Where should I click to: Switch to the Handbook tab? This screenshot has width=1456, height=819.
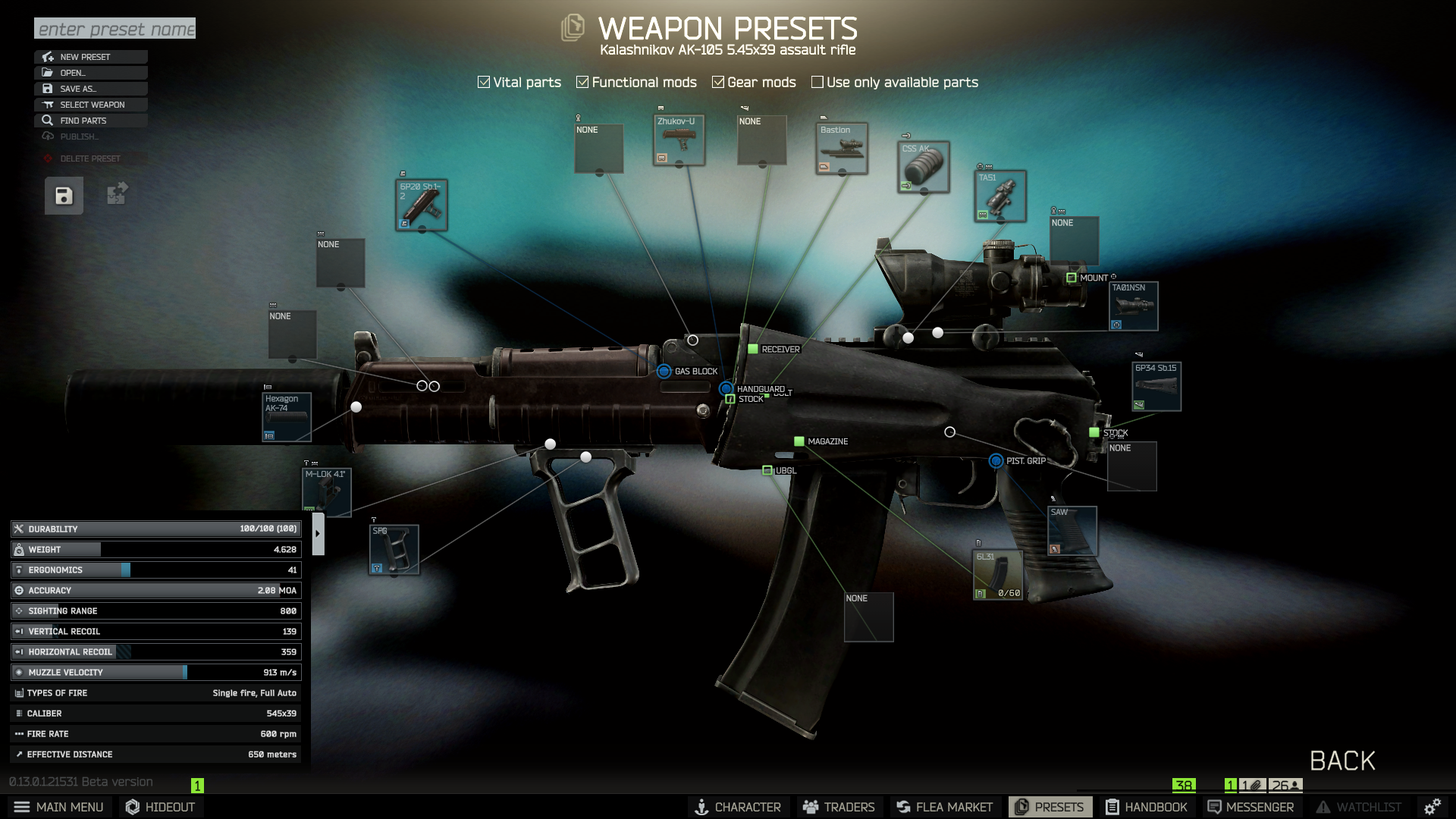[x=1147, y=807]
